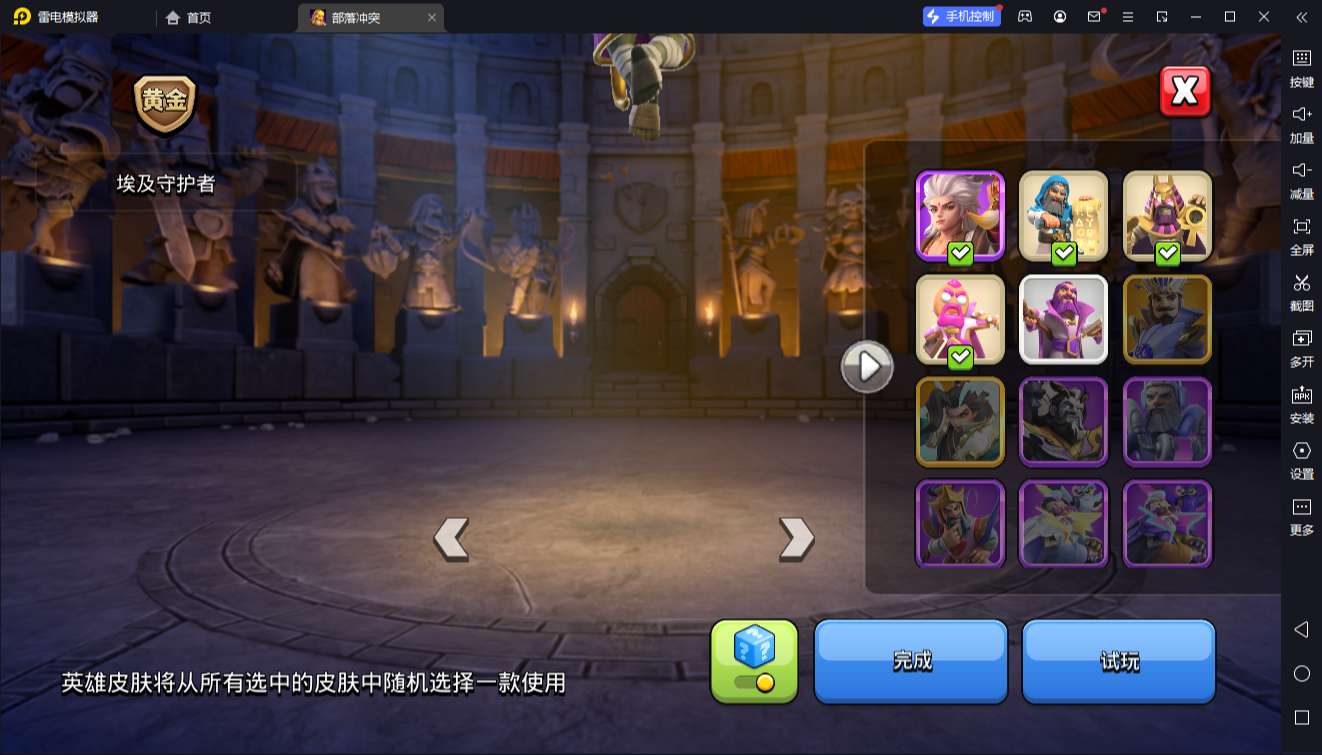Deselect the gingerbread hero skin checkmark

(x=962, y=358)
